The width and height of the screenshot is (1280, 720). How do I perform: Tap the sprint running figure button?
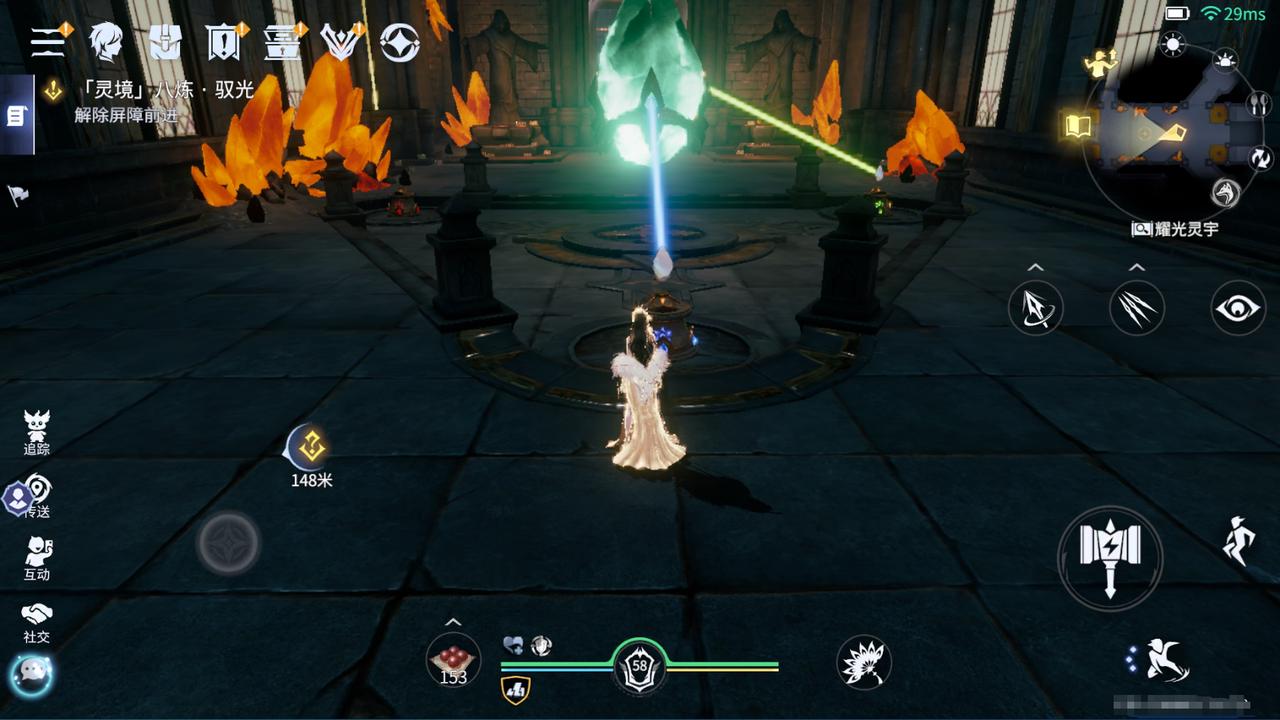(x=1238, y=541)
